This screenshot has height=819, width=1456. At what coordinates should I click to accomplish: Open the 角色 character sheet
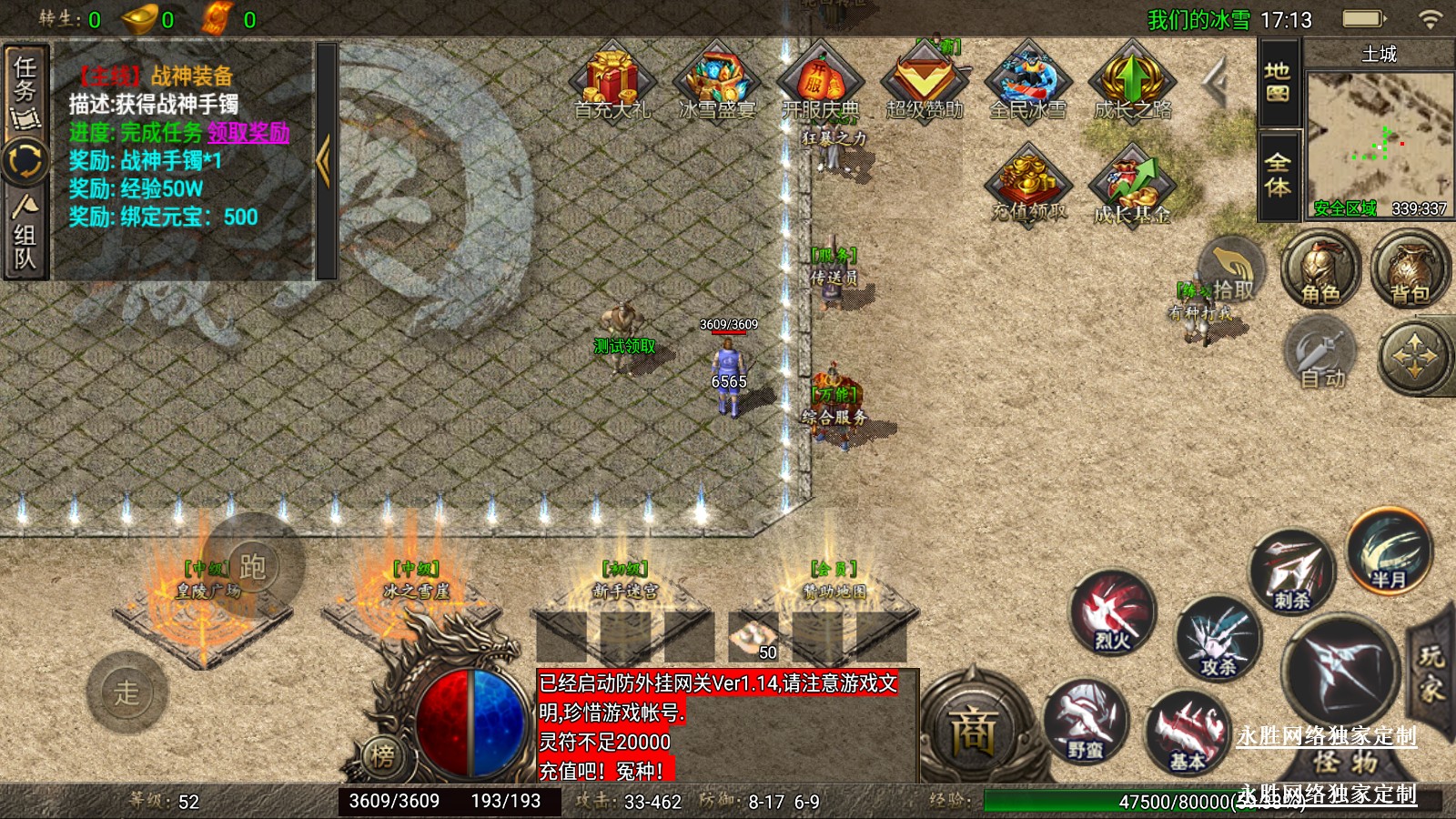pyautogui.click(x=1320, y=270)
